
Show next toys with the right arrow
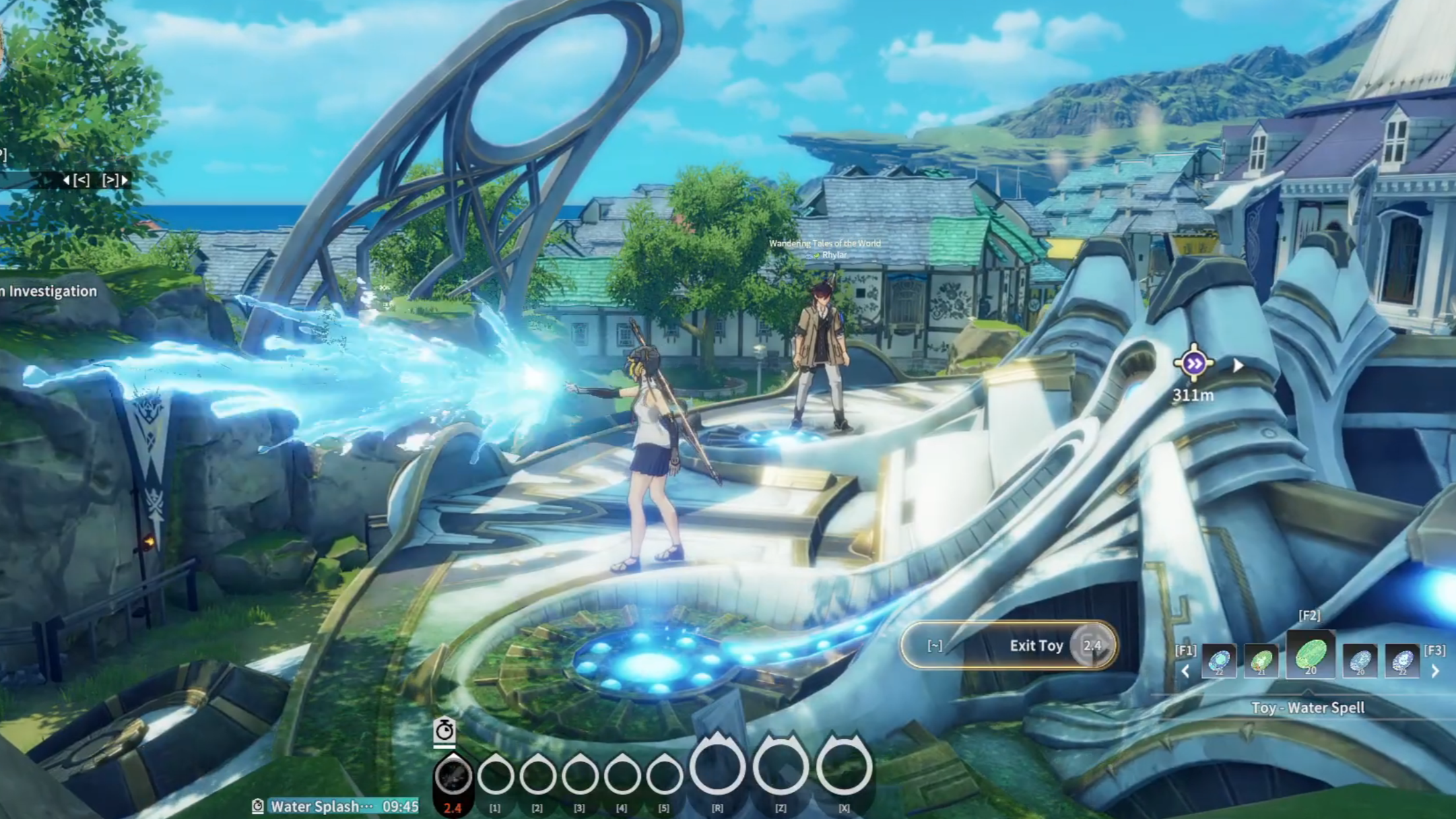1435,671
